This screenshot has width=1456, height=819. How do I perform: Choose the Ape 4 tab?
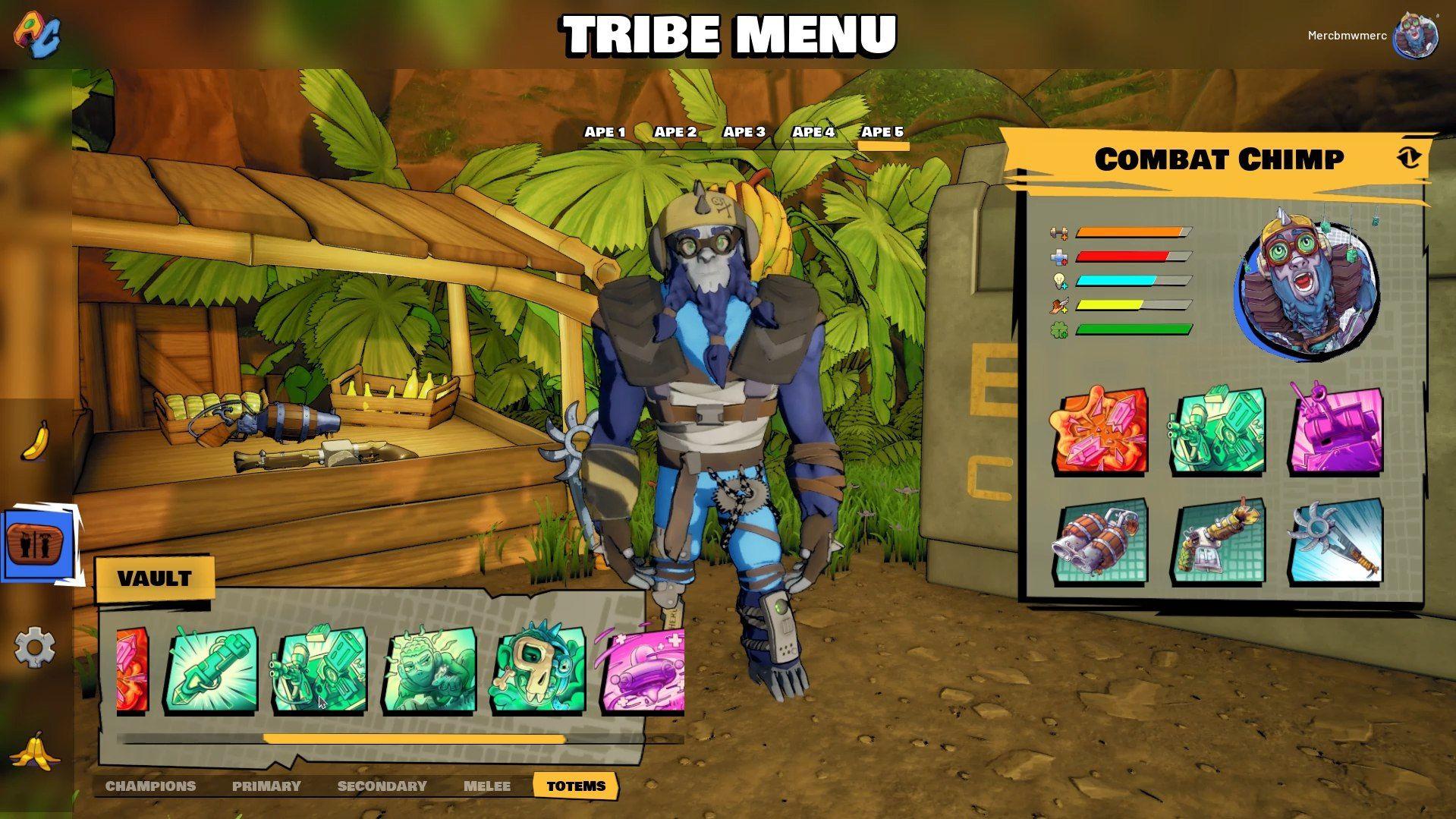click(x=813, y=132)
